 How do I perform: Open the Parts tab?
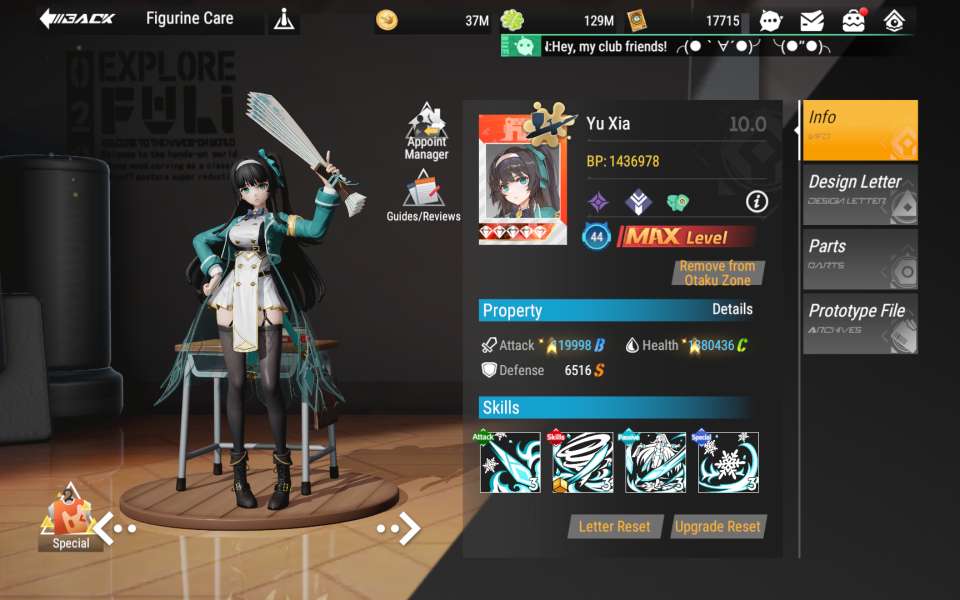click(859, 258)
